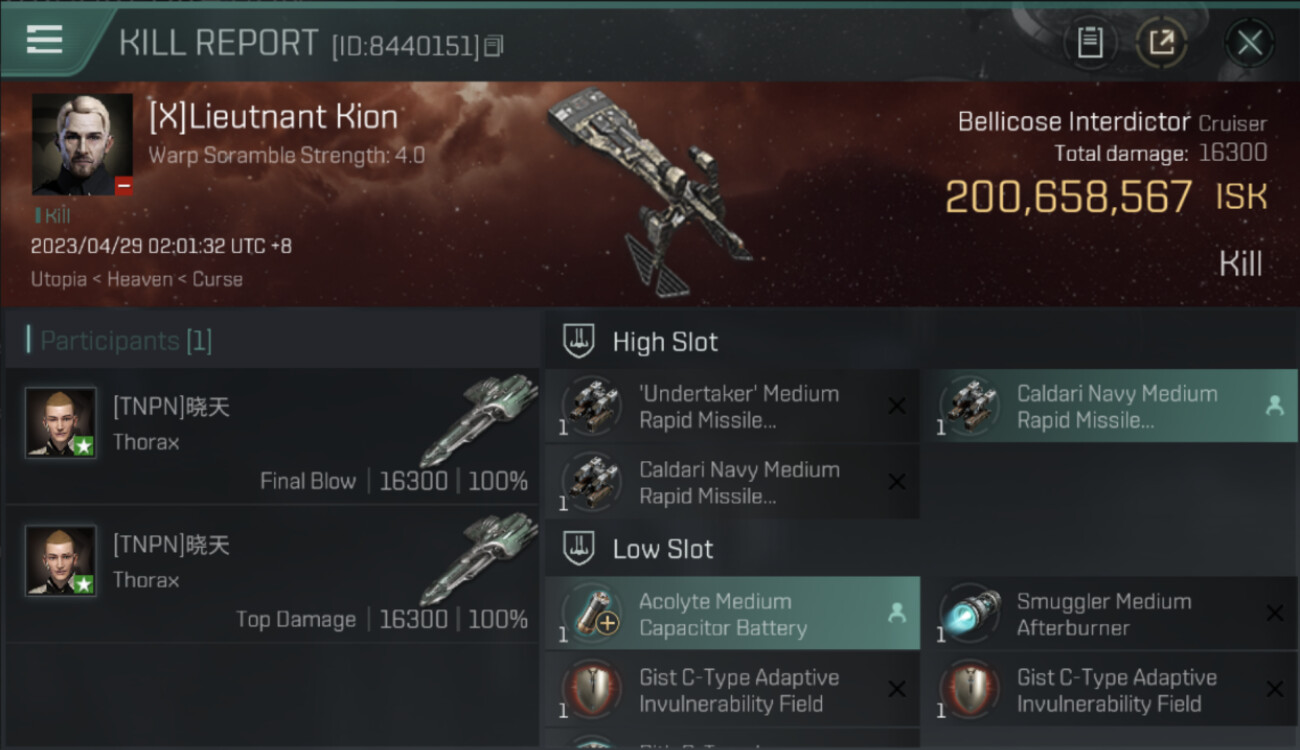Image resolution: width=1300 pixels, height=750 pixels.
Task: Close the Kill Report window
Action: pyautogui.click(x=1249, y=43)
